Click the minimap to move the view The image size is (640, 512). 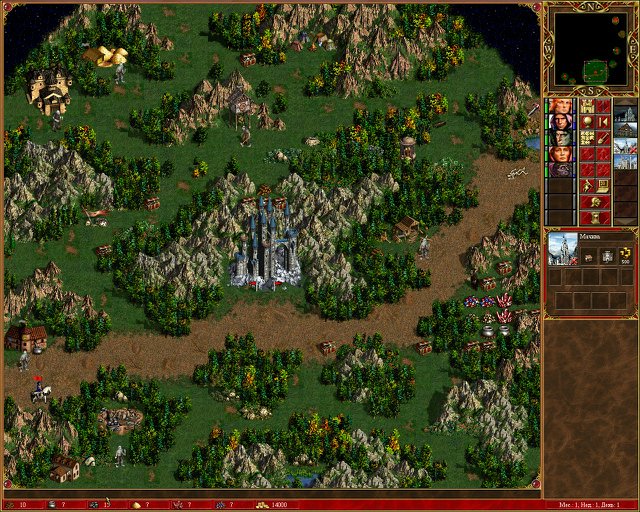coord(591,47)
